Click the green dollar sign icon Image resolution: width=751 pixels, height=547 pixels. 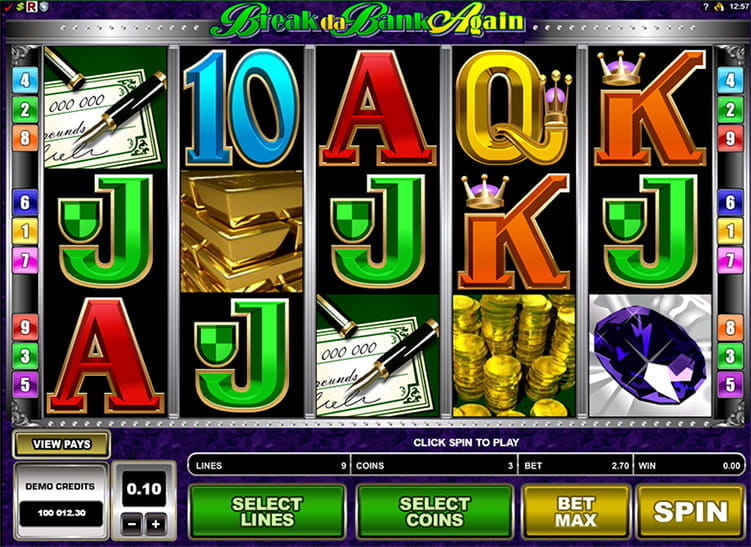coord(19,7)
